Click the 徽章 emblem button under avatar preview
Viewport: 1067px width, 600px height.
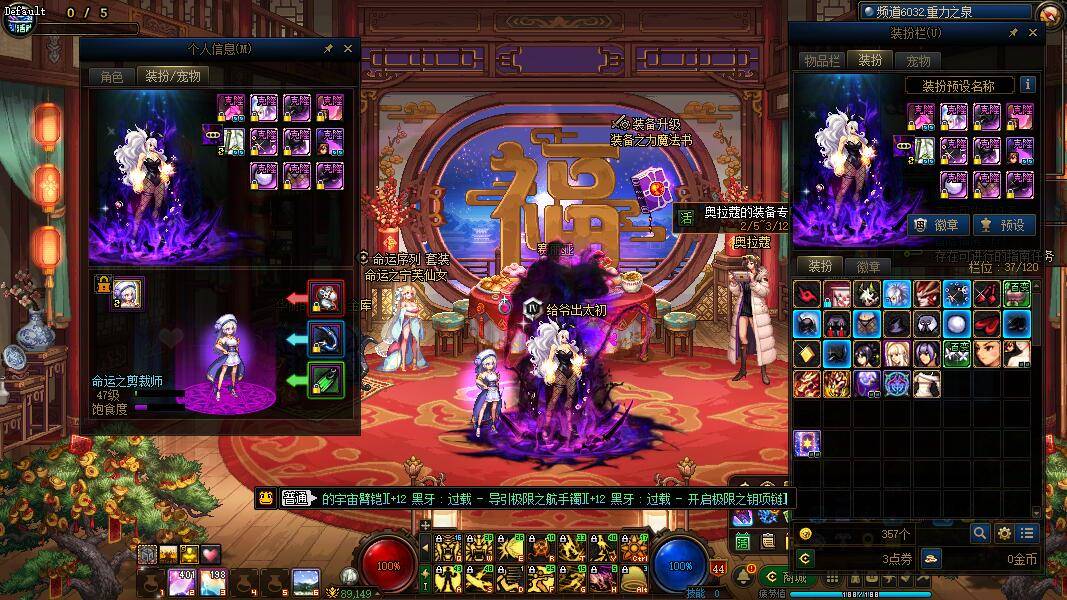[x=937, y=225]
